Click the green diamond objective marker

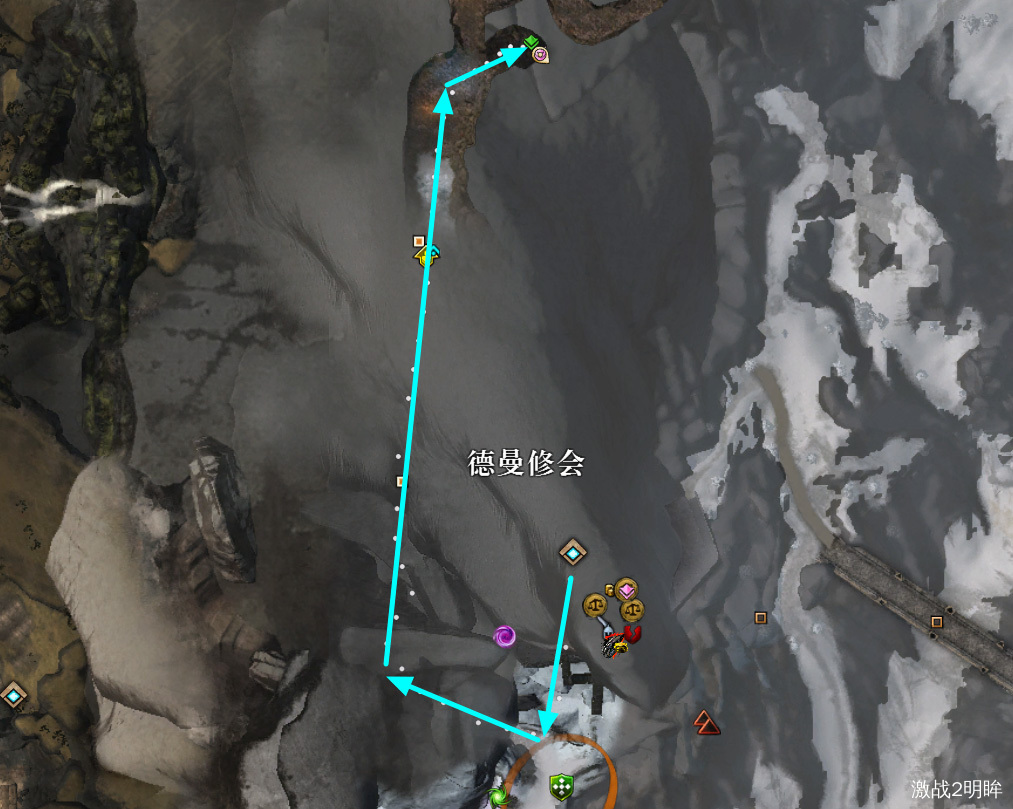click(531, 41)
